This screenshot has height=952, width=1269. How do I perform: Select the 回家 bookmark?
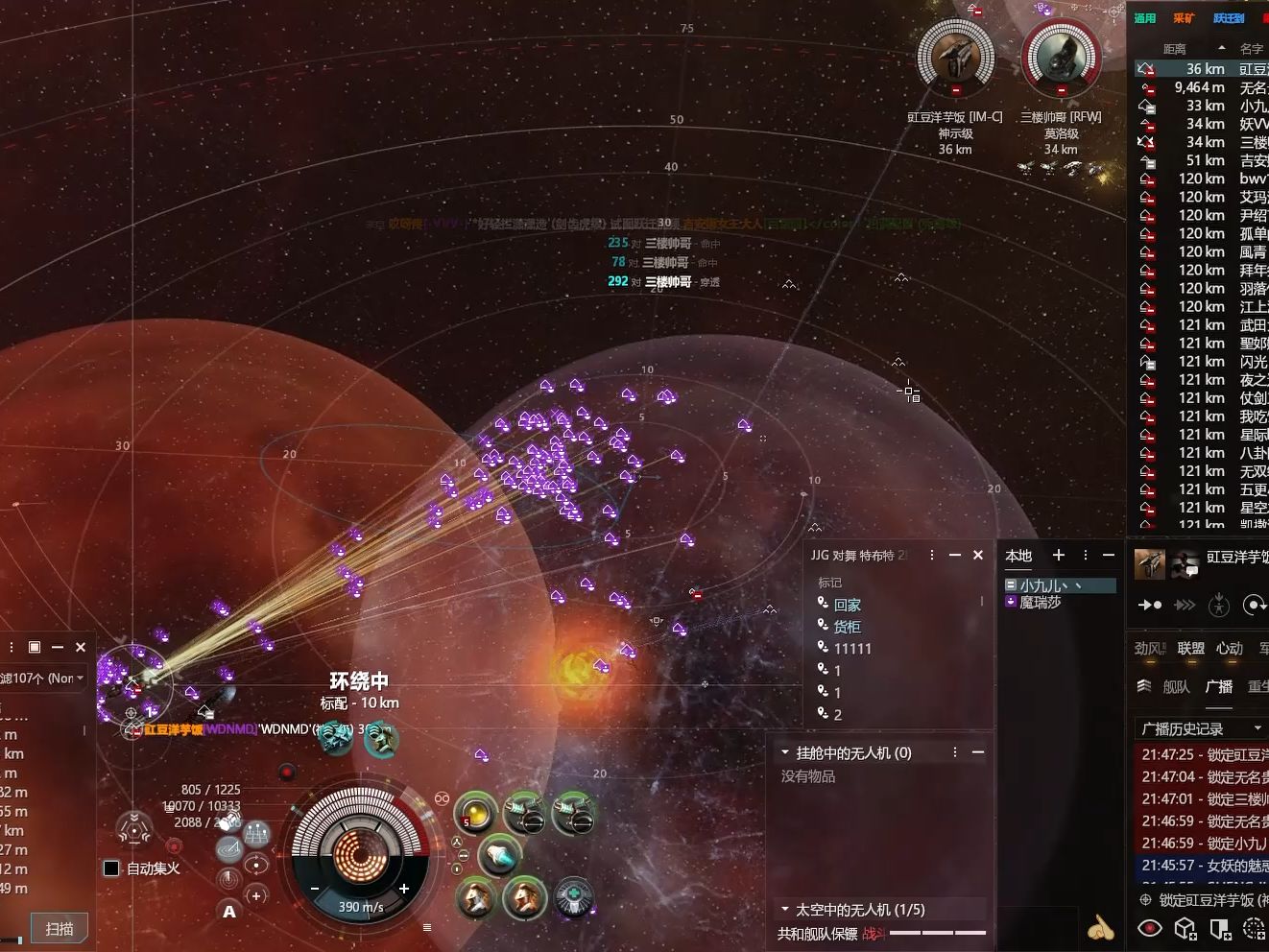[847, 605]
